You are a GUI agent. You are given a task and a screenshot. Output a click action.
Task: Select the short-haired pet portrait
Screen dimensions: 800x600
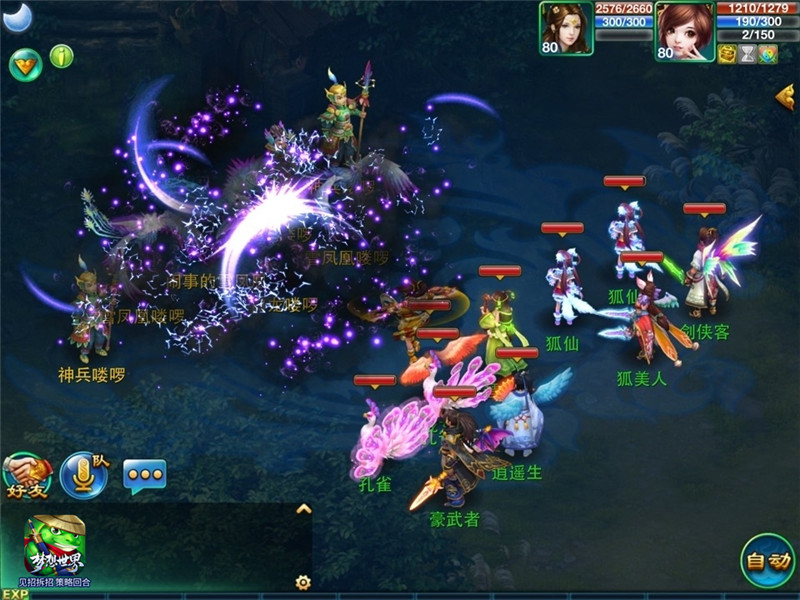[x=685, y=30]
